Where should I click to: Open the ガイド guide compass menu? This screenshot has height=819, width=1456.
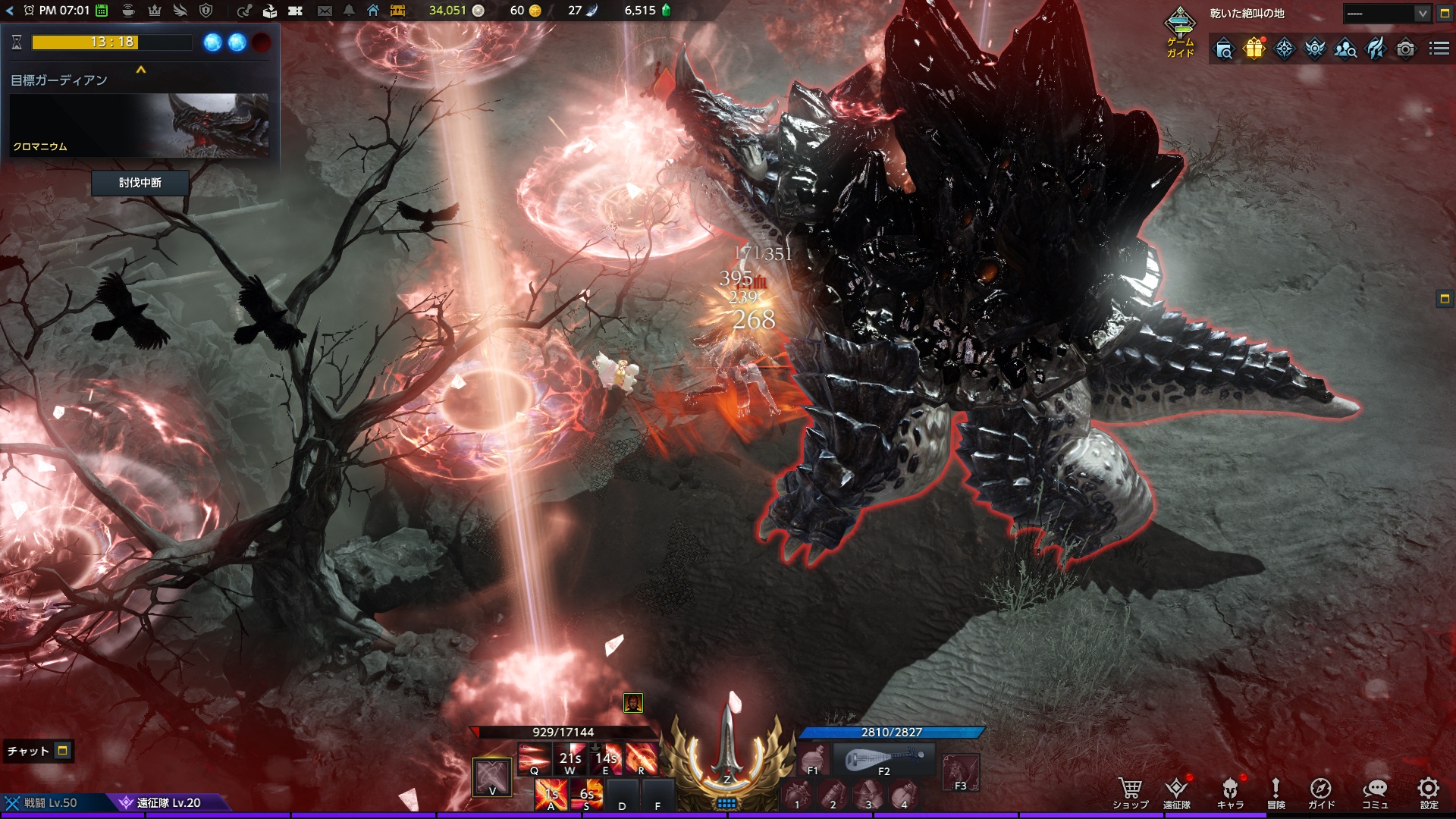[1321, 792]
